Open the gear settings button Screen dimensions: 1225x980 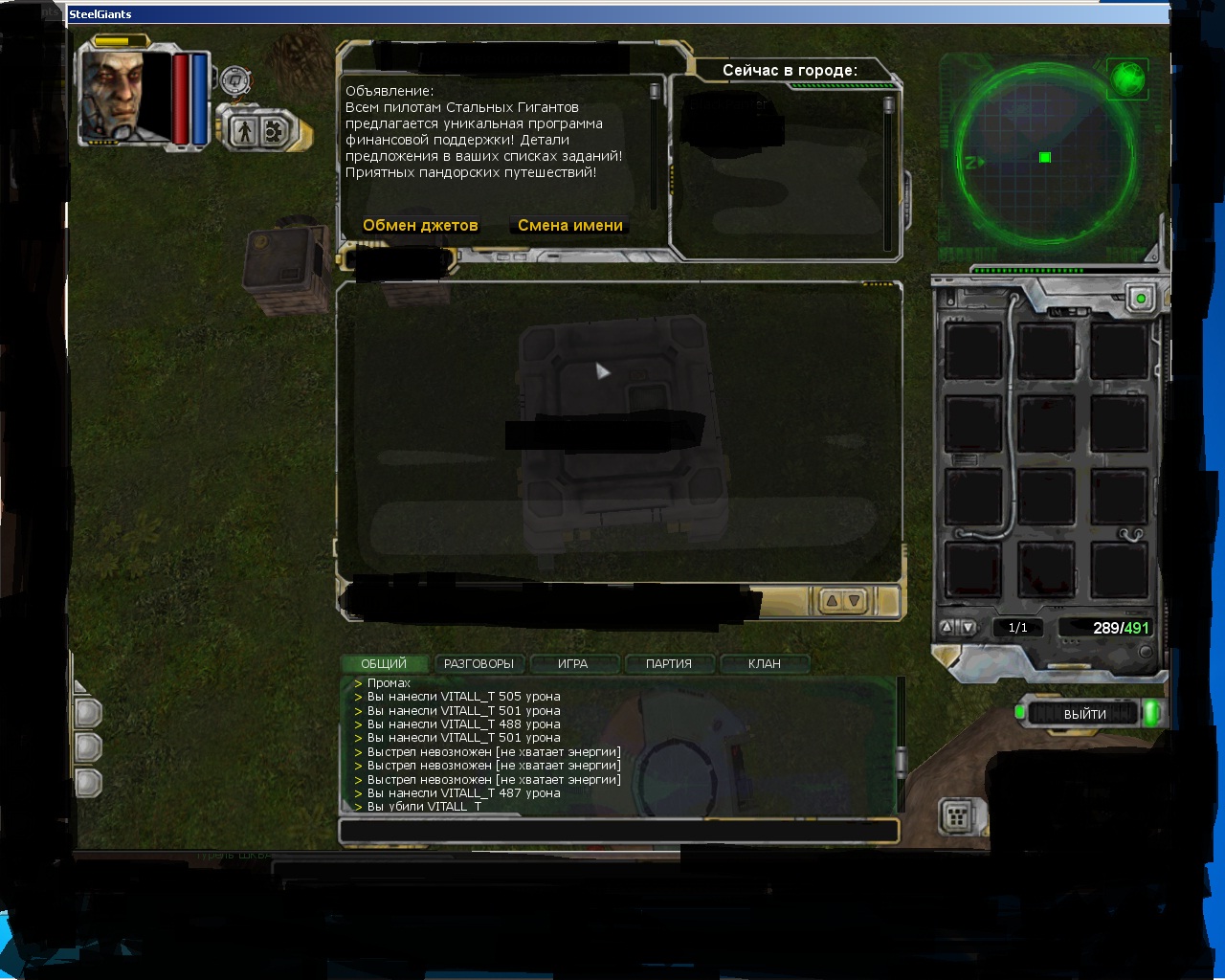pyautogui.click(x=275, y=131)
